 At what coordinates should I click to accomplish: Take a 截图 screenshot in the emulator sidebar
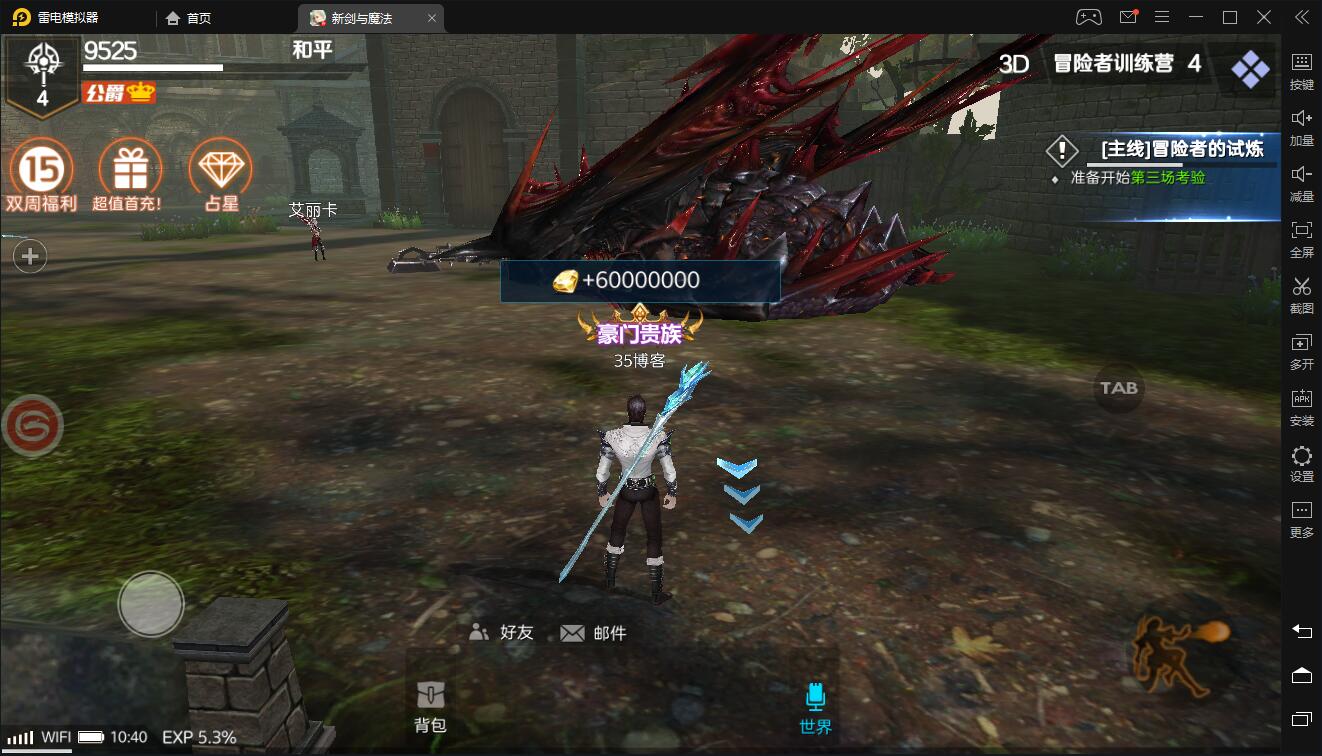pos(1301,295)
